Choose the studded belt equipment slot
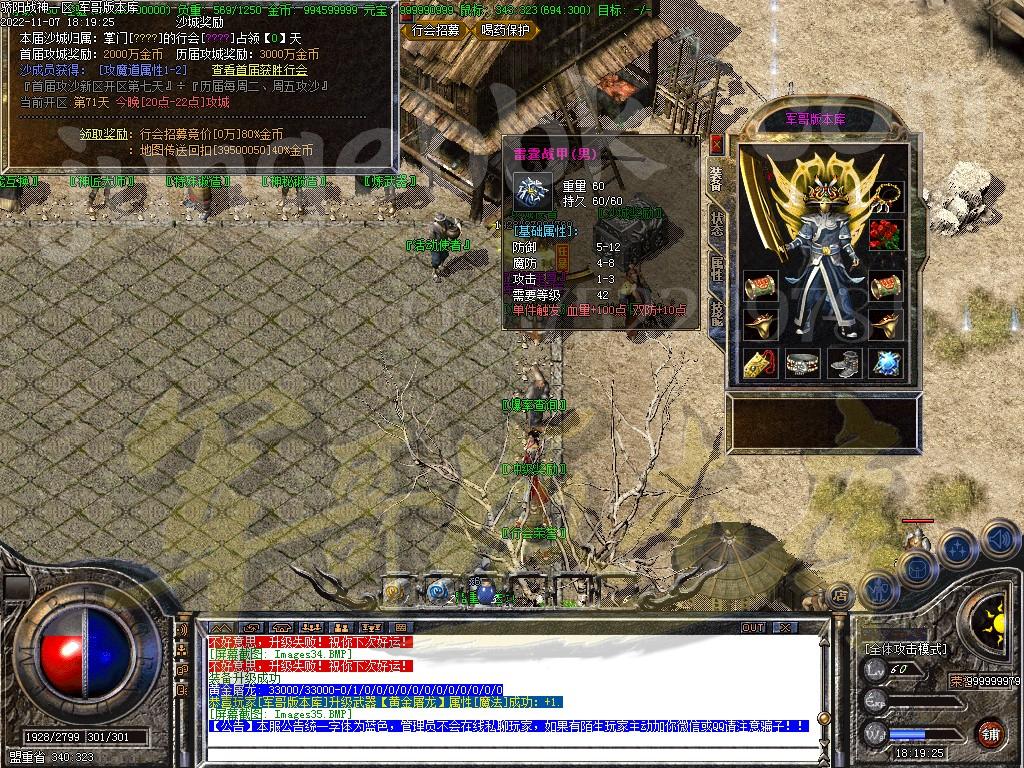The image size is (1024, 768). [x=802, y=363]
